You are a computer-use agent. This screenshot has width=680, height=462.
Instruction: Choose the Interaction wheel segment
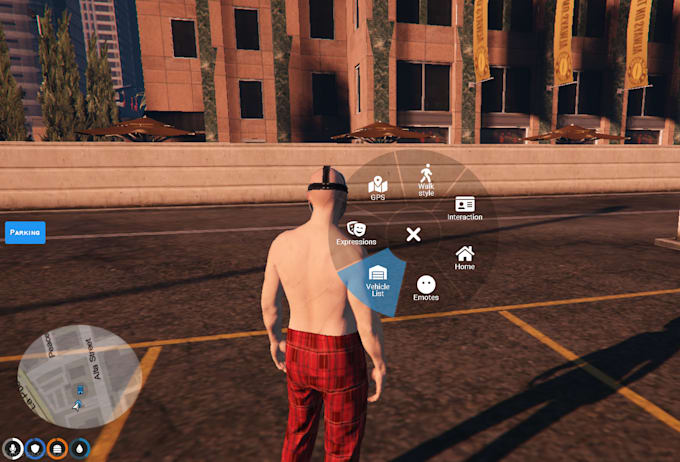pyautogui.click(x=464, y=208)
